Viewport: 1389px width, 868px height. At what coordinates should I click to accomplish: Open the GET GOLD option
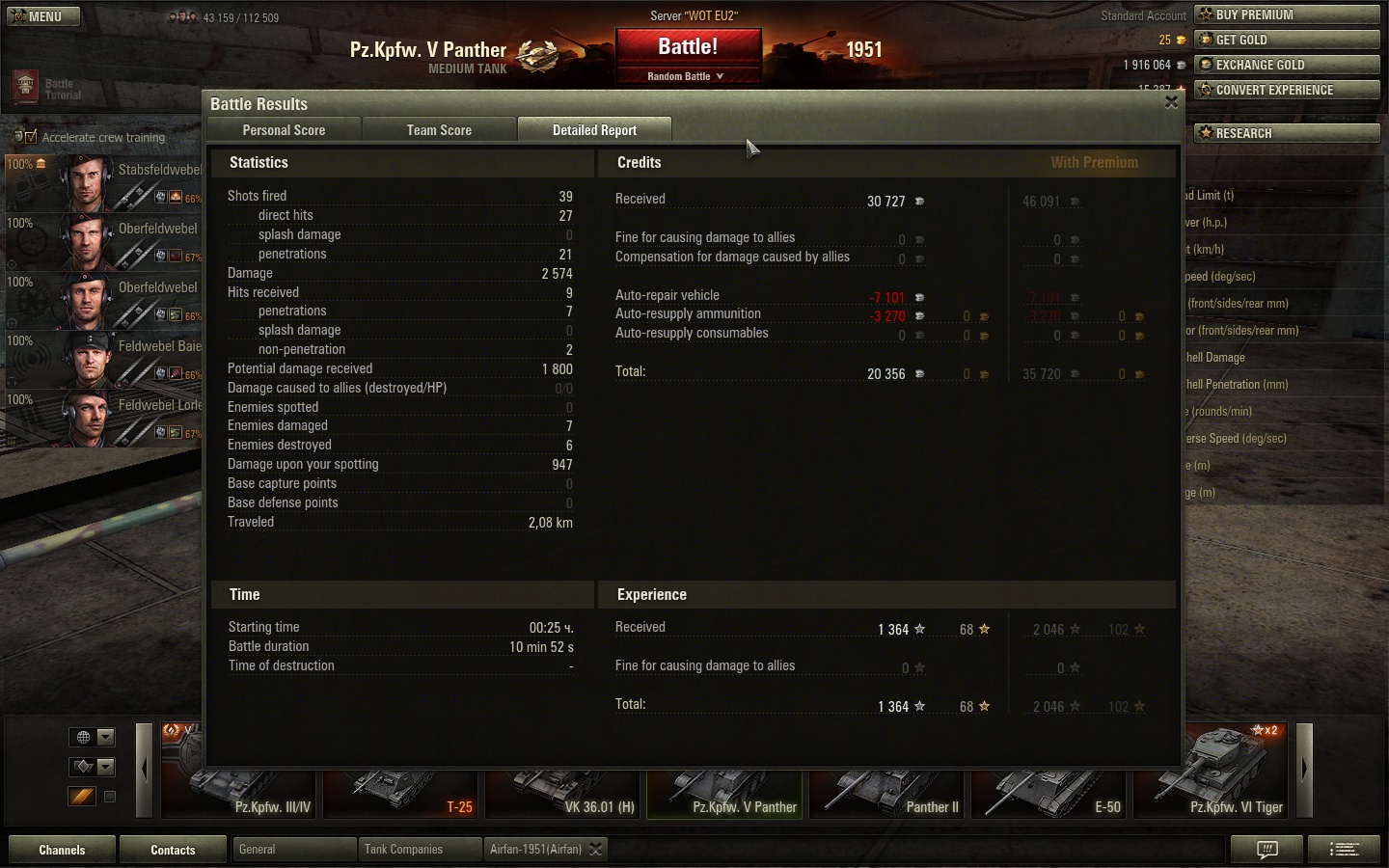[1287, 40]
